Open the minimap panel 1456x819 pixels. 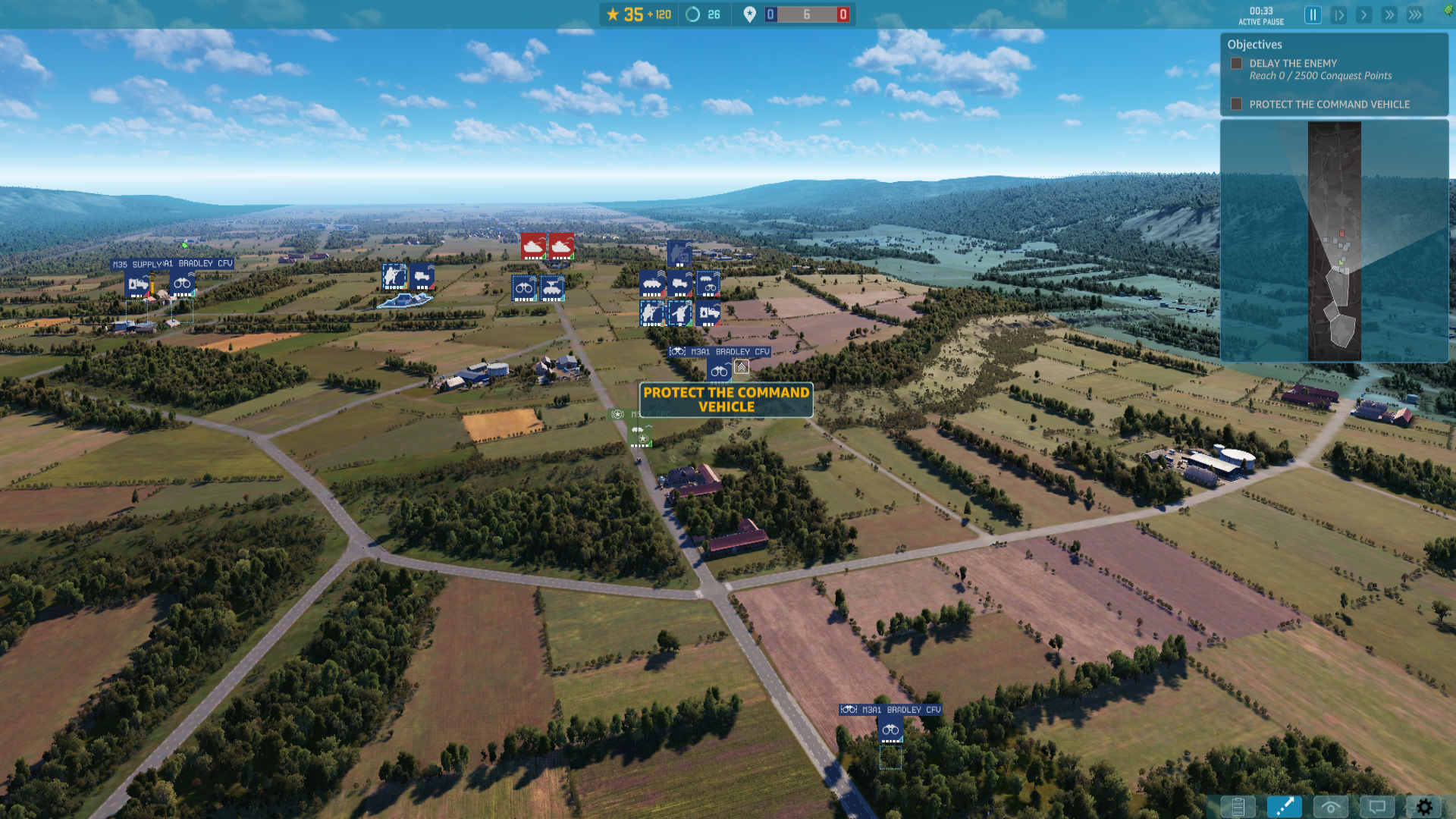tap(1334, 240)
